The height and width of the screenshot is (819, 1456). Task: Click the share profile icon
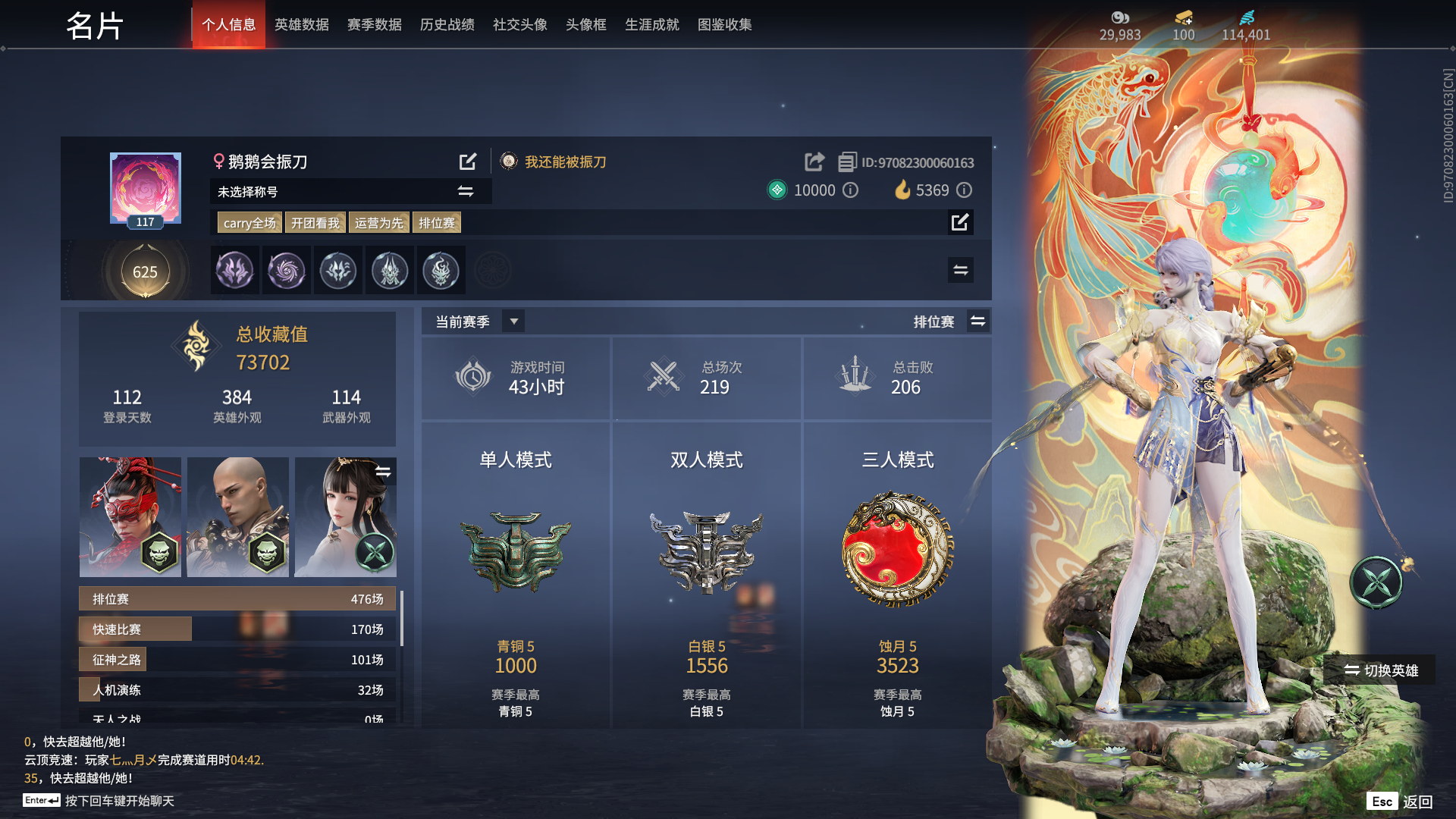pyautogui.click(x=814, y=162)
